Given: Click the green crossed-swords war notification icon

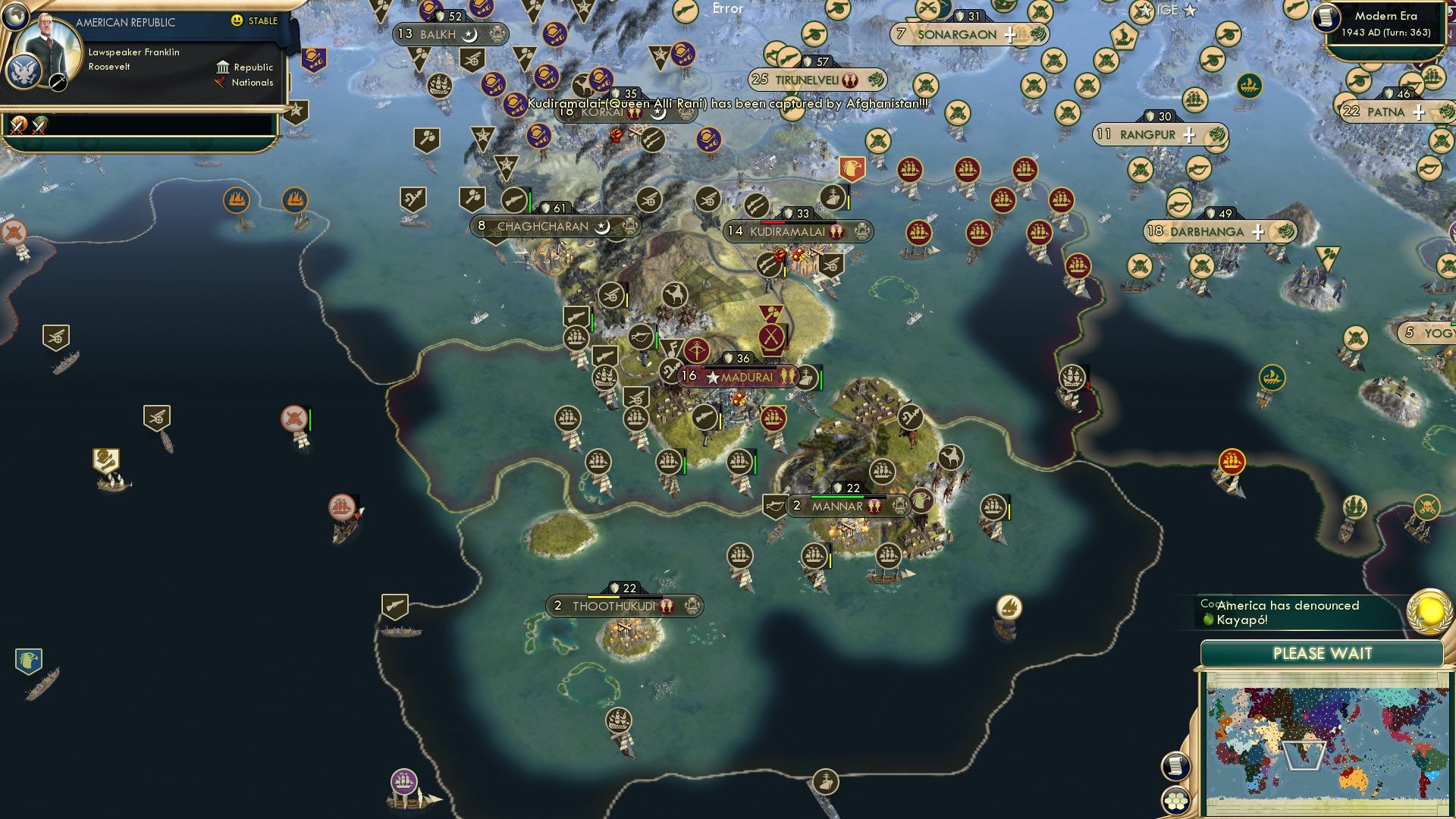Looking at the screenshot, I should pyautogui.click(x=40, y=124).
